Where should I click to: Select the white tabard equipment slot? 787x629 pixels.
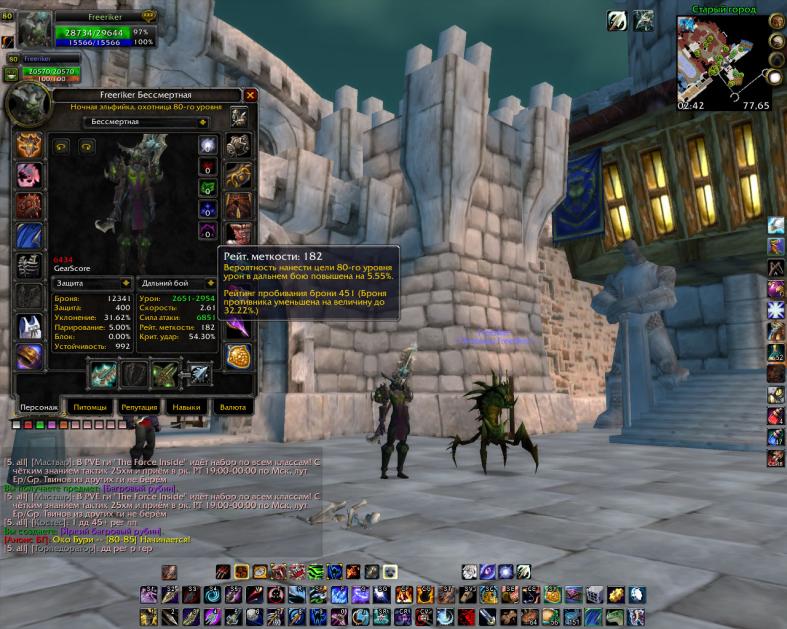coord(28,327)
